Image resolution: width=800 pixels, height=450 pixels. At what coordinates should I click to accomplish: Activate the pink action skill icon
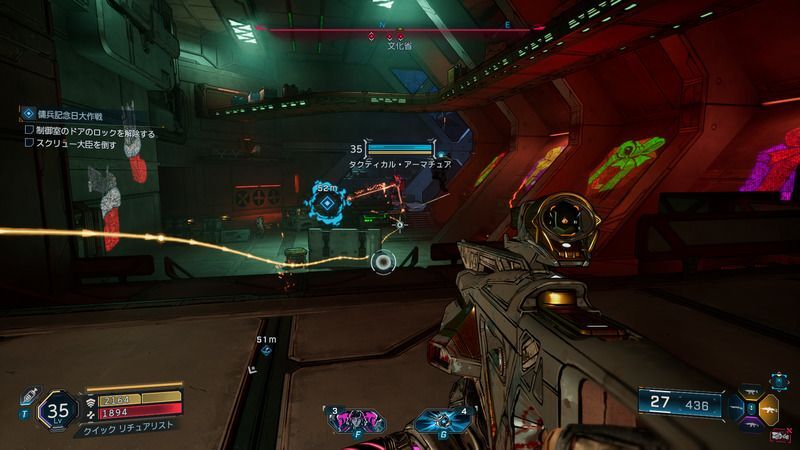(x=353, y=419)
